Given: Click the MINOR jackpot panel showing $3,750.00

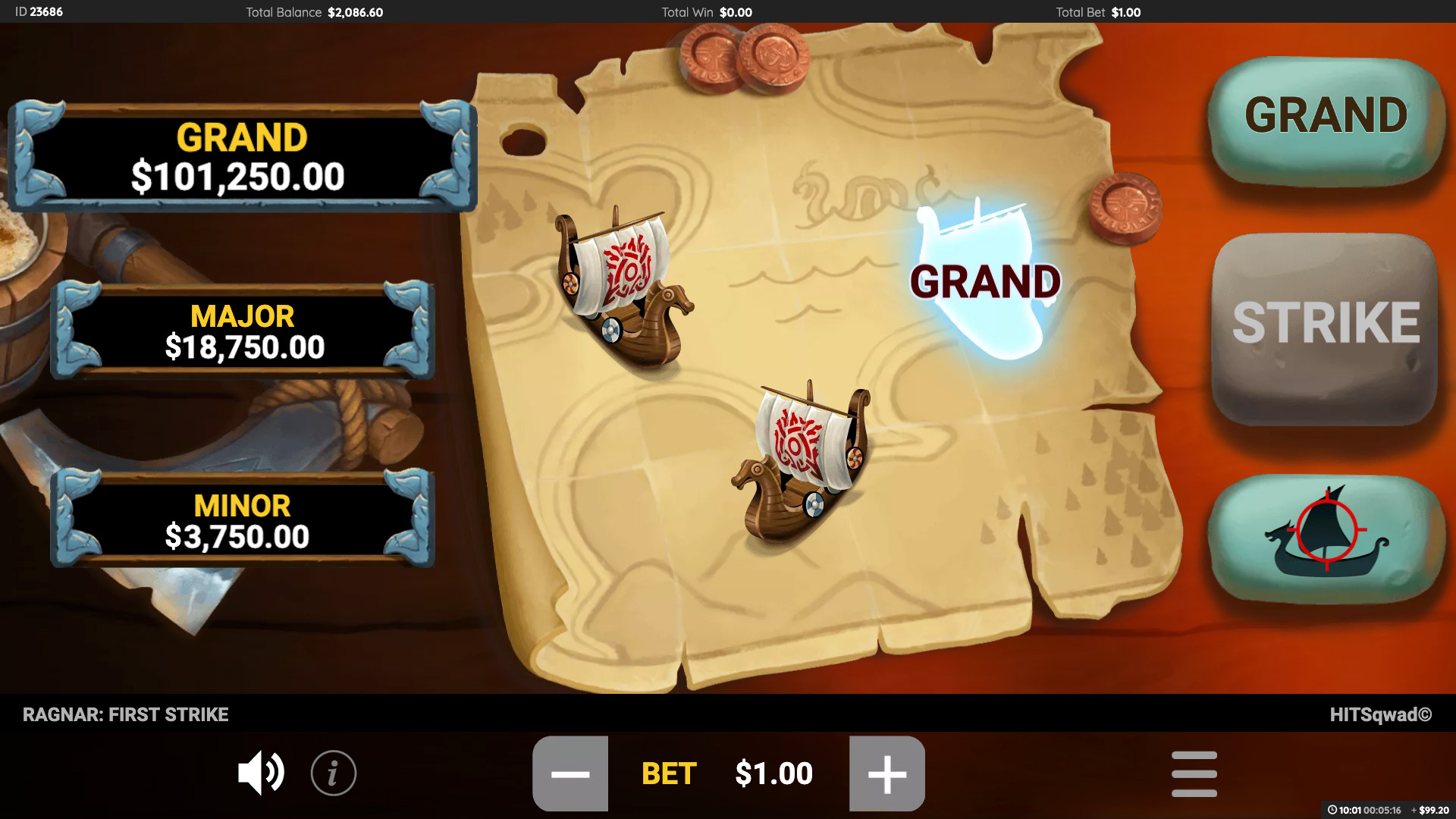Looking at the screenshot, I should [x=241, y=519].
